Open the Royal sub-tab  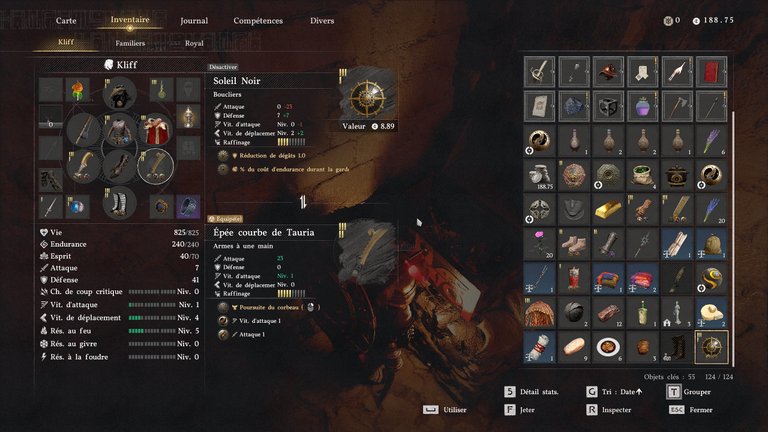tap(194, 43)
